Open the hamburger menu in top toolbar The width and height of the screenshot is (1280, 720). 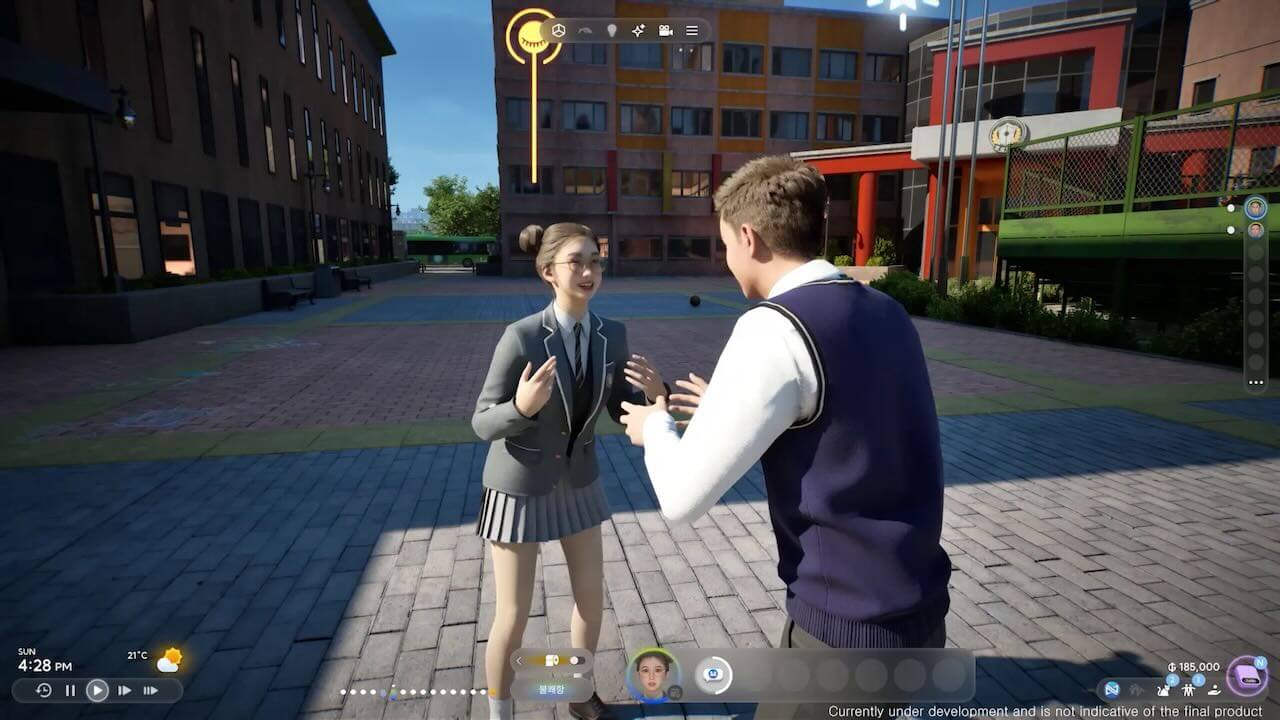(x=692, y=31)
